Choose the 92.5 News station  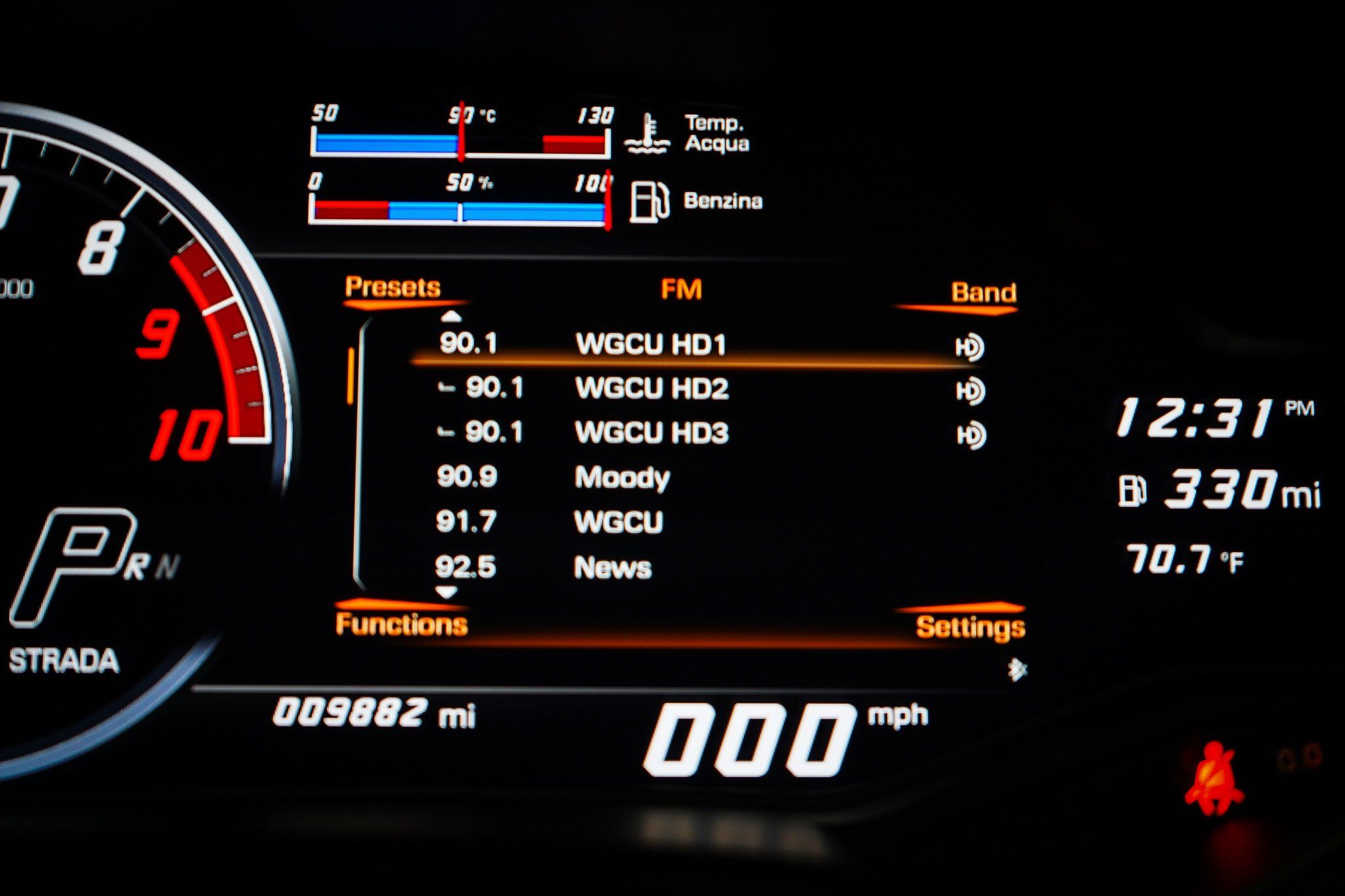[x=612, y=567]
